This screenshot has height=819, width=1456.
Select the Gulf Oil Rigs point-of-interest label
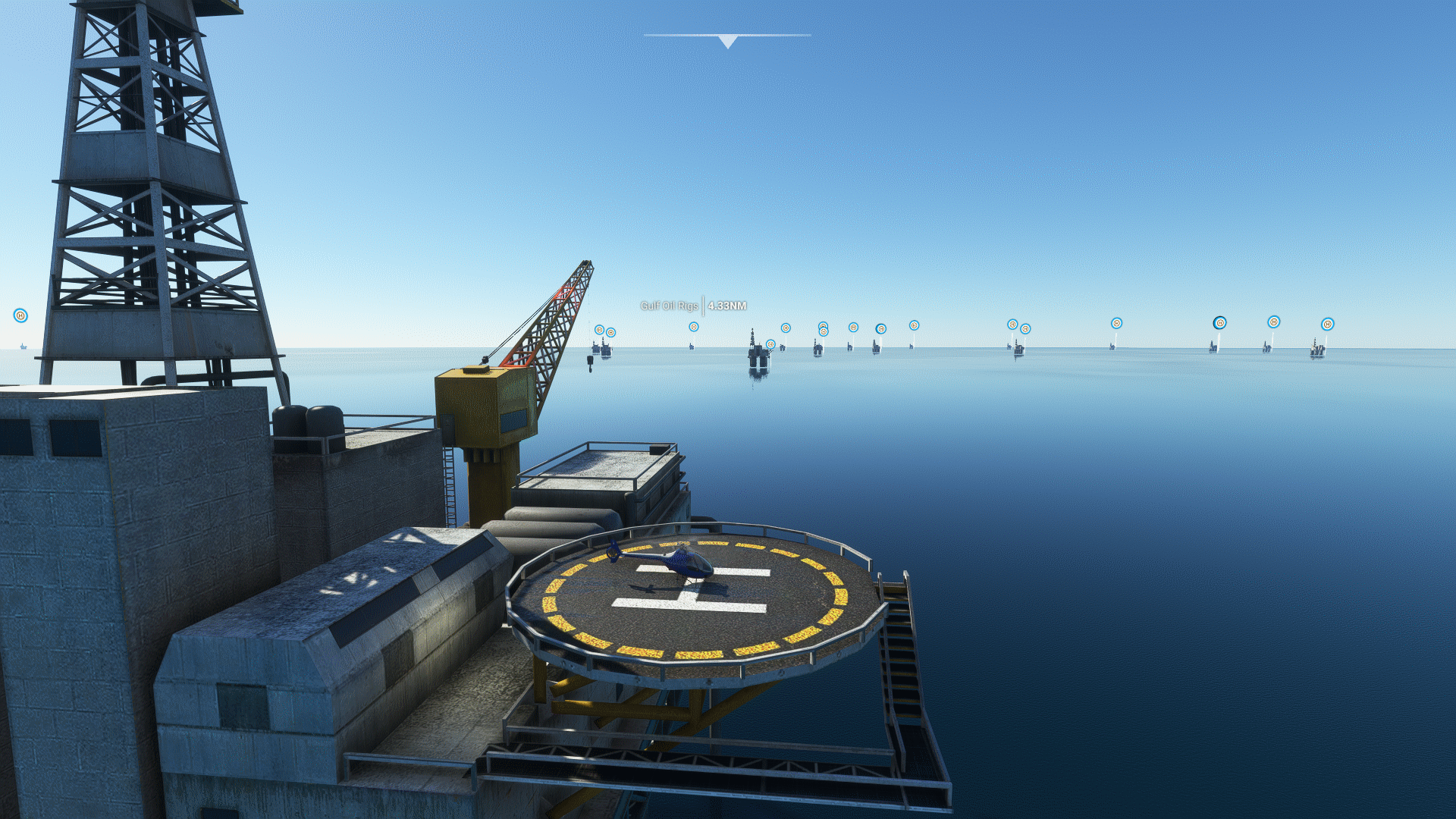click(670, 306)
